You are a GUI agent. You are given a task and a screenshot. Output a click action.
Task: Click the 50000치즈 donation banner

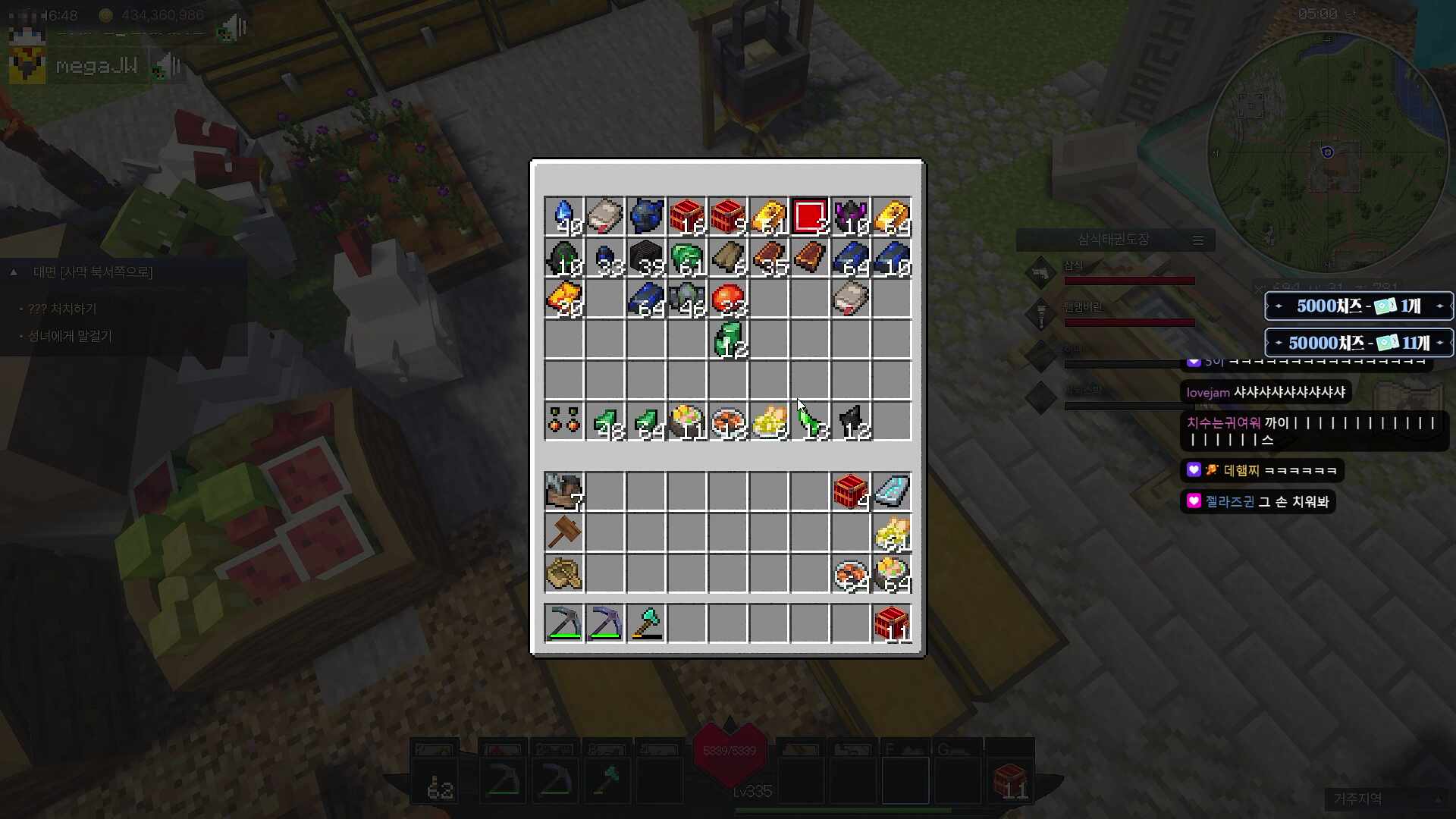pyautogui.click(x=1358, y=343)
